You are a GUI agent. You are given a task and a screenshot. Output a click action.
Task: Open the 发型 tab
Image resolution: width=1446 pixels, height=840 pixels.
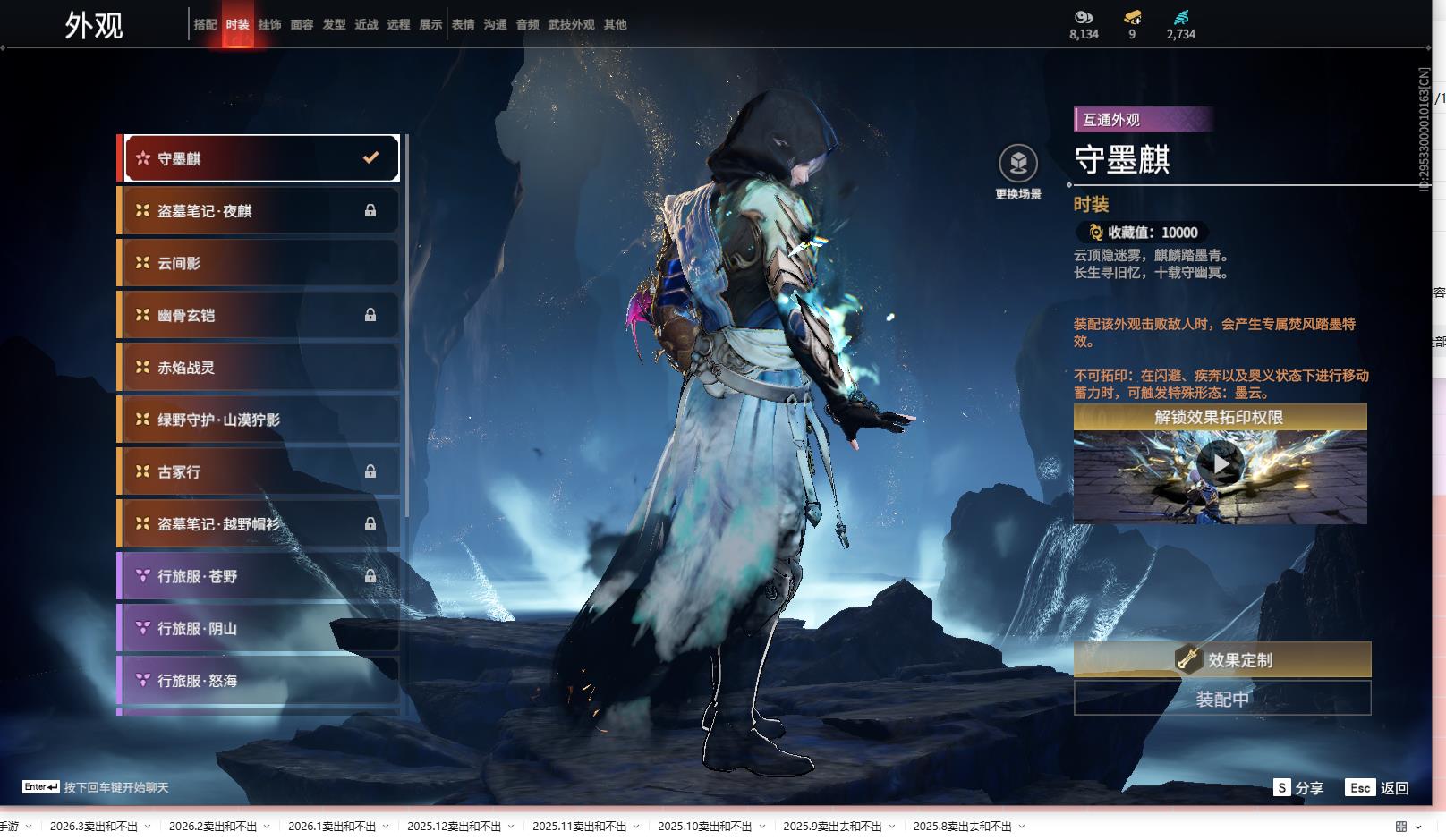point(334,25)
